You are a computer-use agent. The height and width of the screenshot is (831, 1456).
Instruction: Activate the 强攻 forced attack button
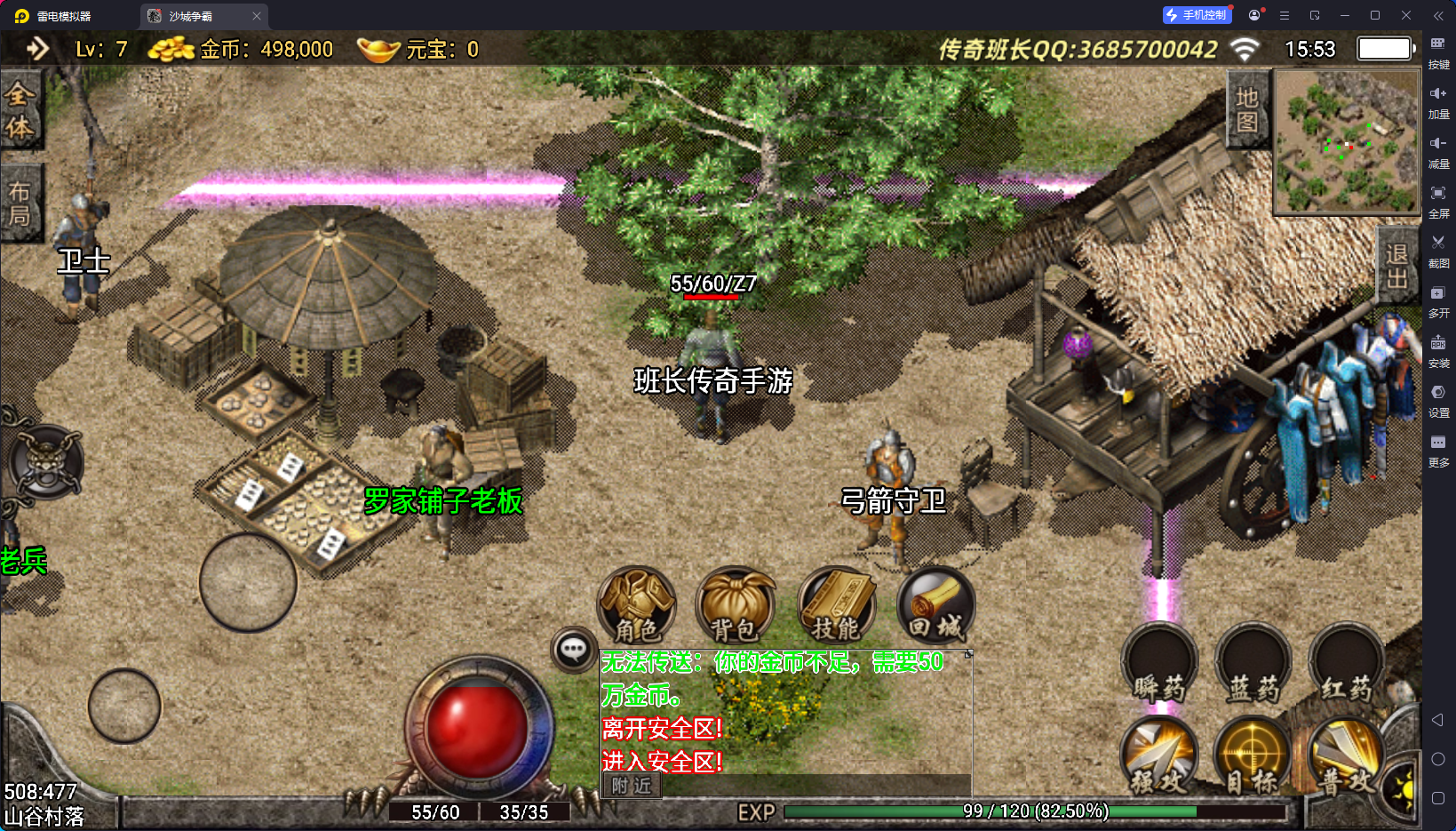(1159, 756)
